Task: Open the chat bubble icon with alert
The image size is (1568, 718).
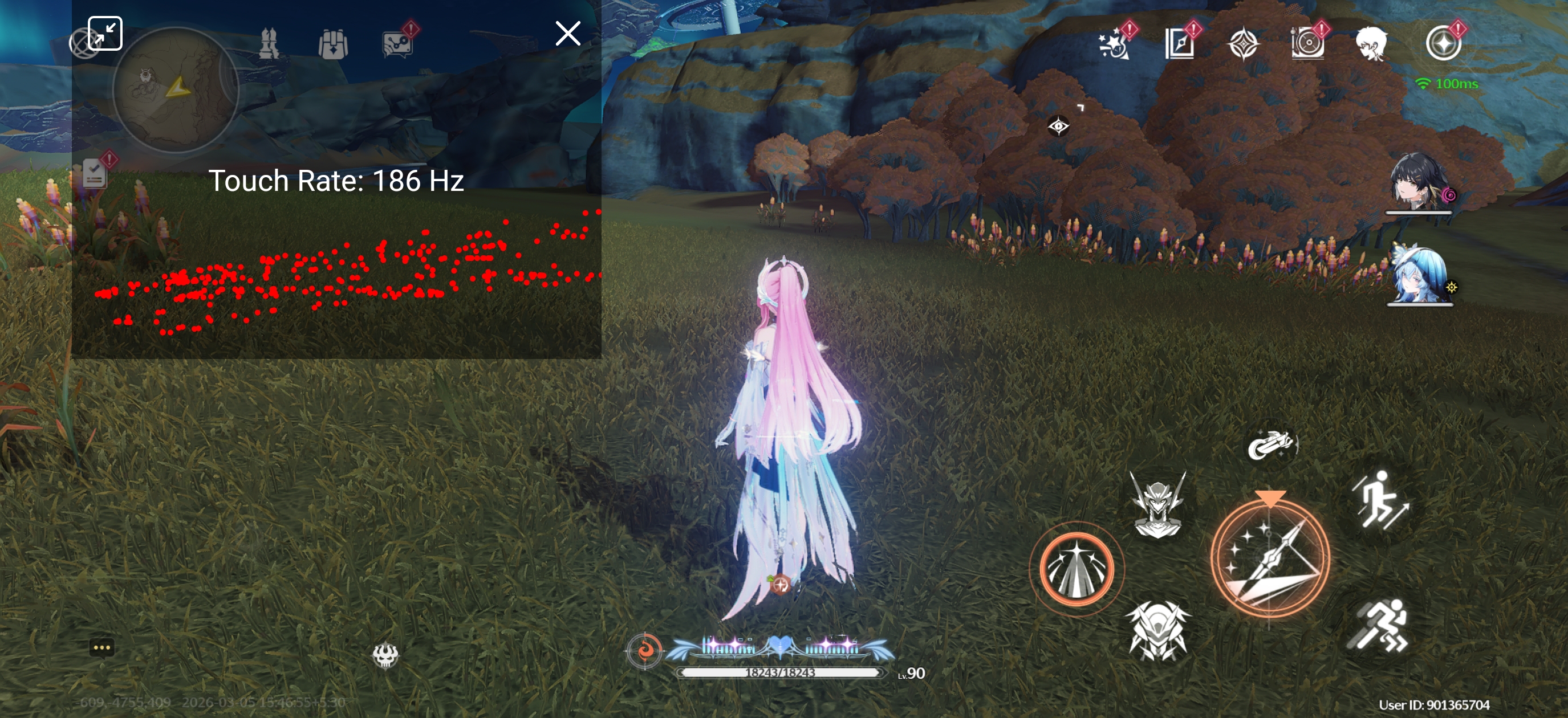Action: (x=397, y=44)
